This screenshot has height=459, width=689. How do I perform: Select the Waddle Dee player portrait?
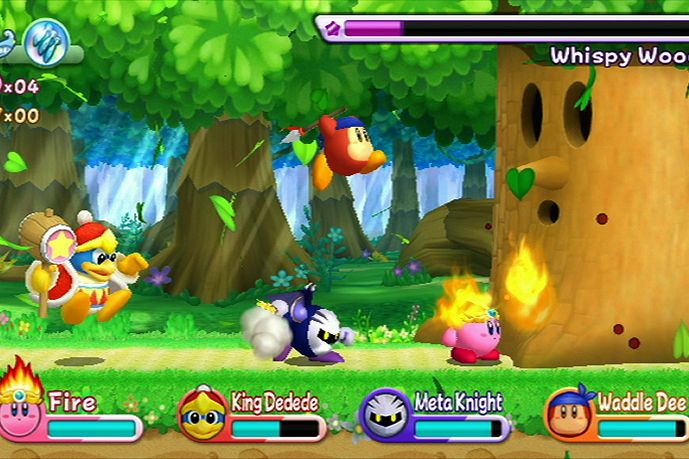tap(569, 412)
